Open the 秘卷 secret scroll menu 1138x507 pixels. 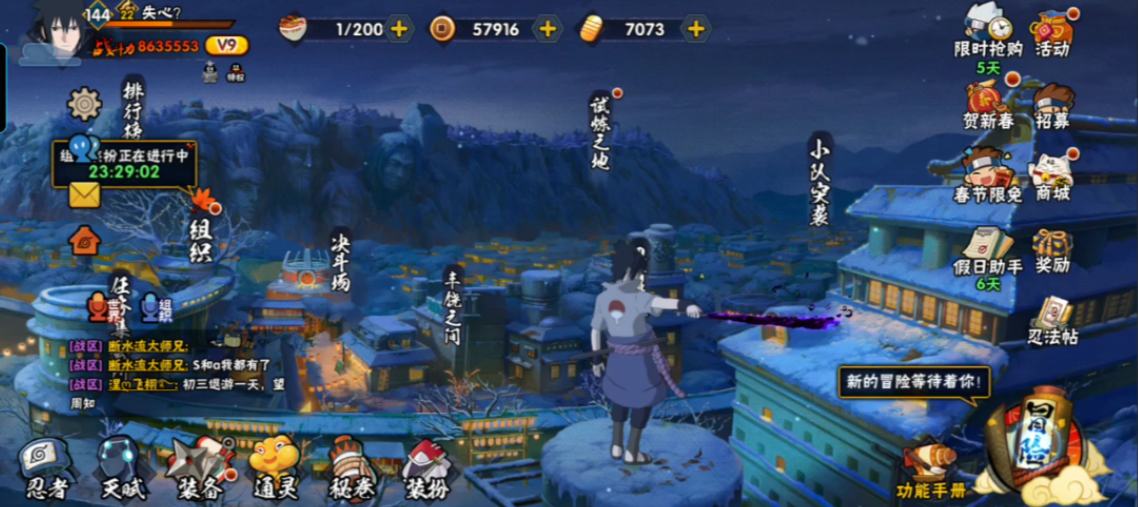click(351, 468)
